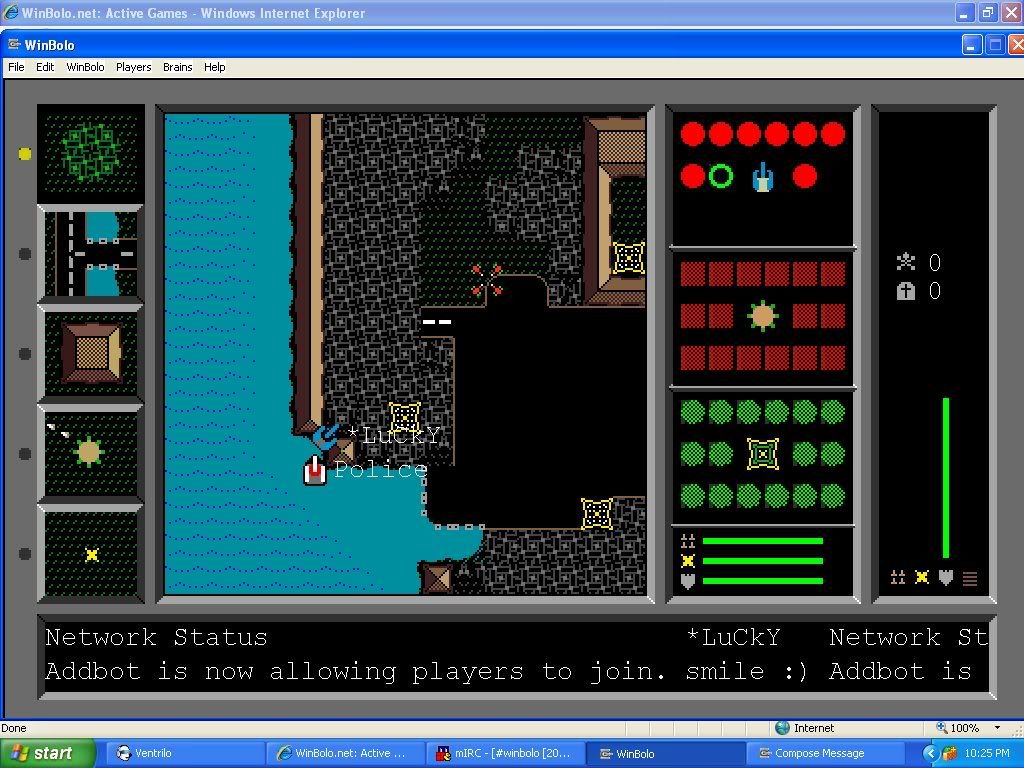Select the wall building tool
The image size is (1024, 768).
pos(91,353)
